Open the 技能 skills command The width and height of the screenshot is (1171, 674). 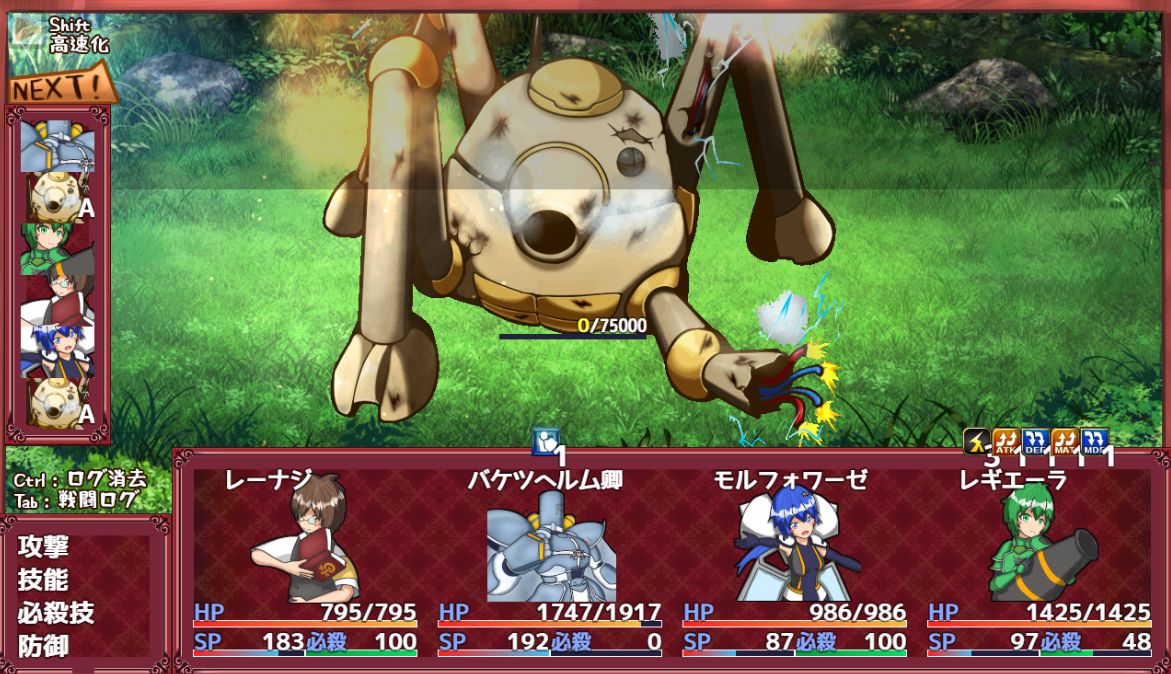click(x=43, y=580)
